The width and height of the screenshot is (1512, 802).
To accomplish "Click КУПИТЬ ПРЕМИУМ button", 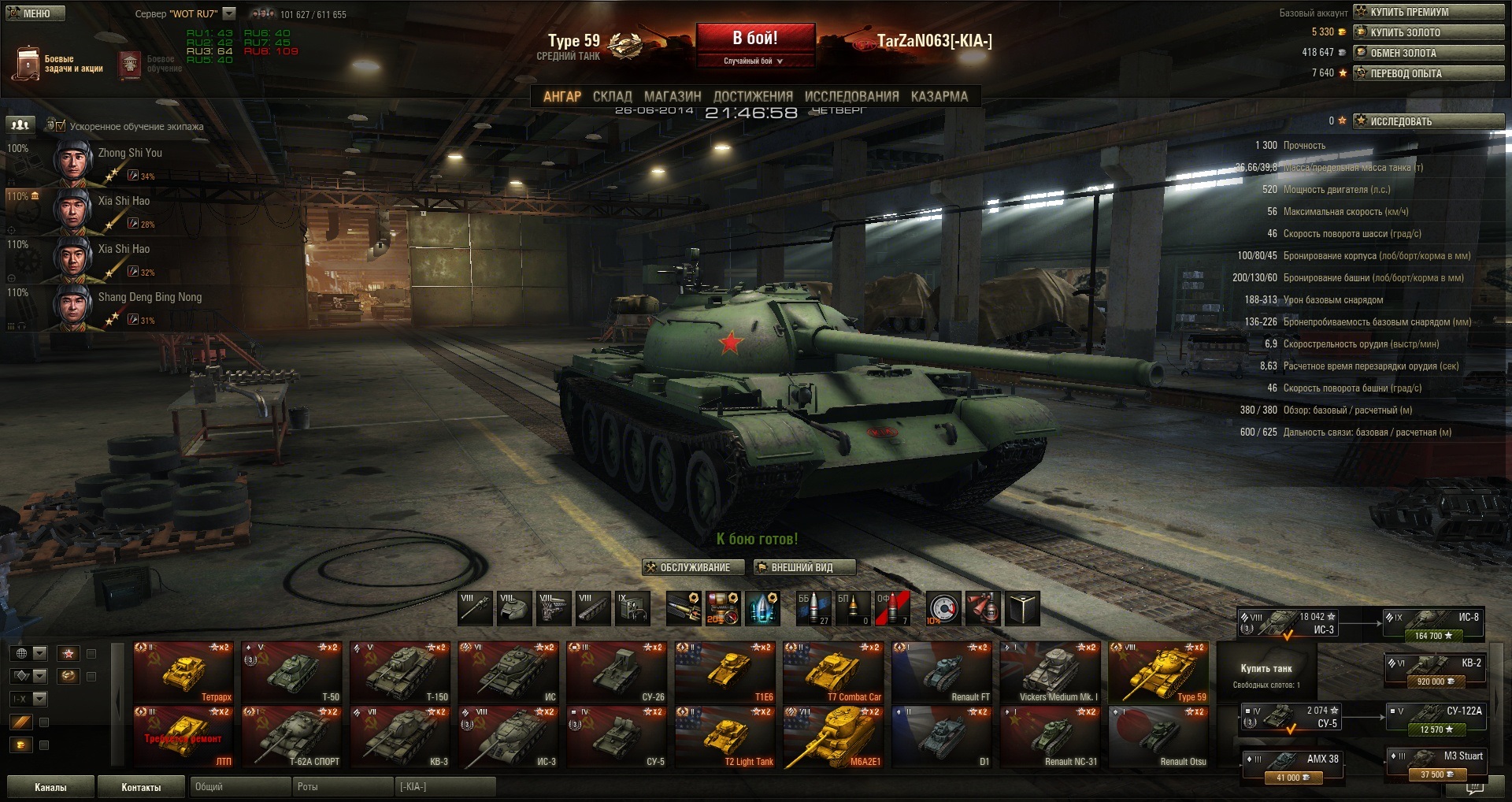I will coord(1428,12).
